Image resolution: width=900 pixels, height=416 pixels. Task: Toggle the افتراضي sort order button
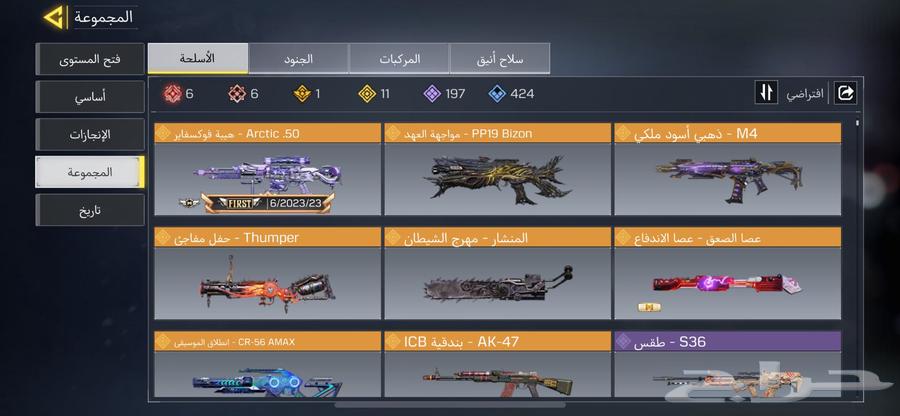[x=768, y=93]
